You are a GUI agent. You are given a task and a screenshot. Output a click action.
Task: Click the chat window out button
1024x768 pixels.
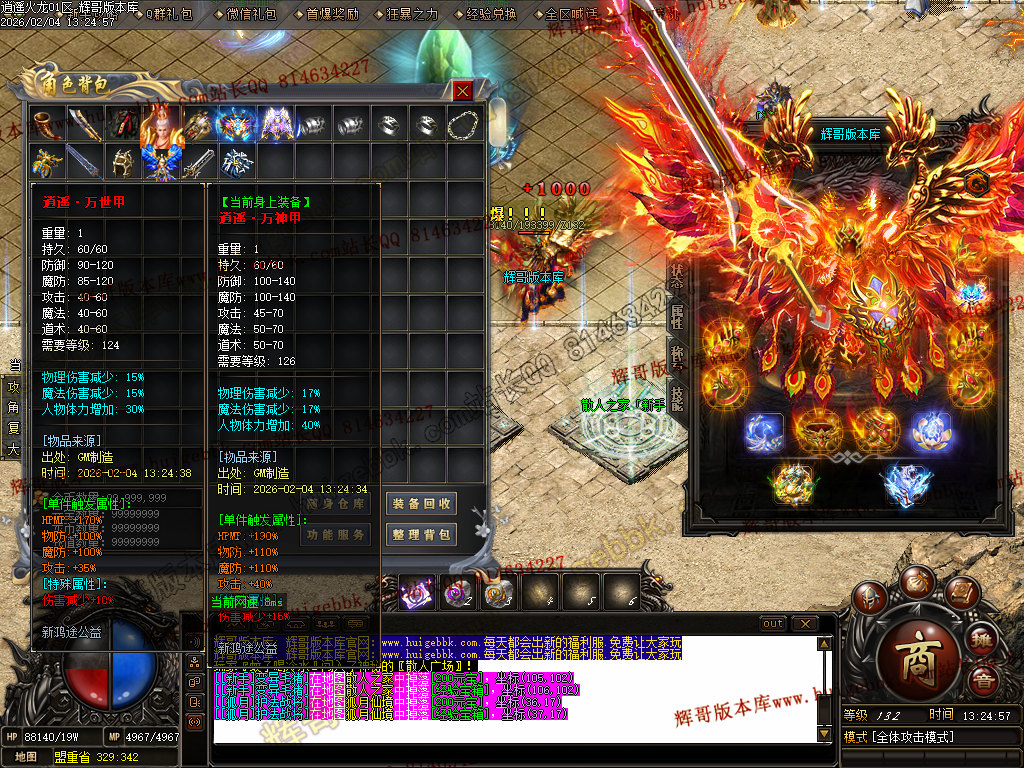773,624
